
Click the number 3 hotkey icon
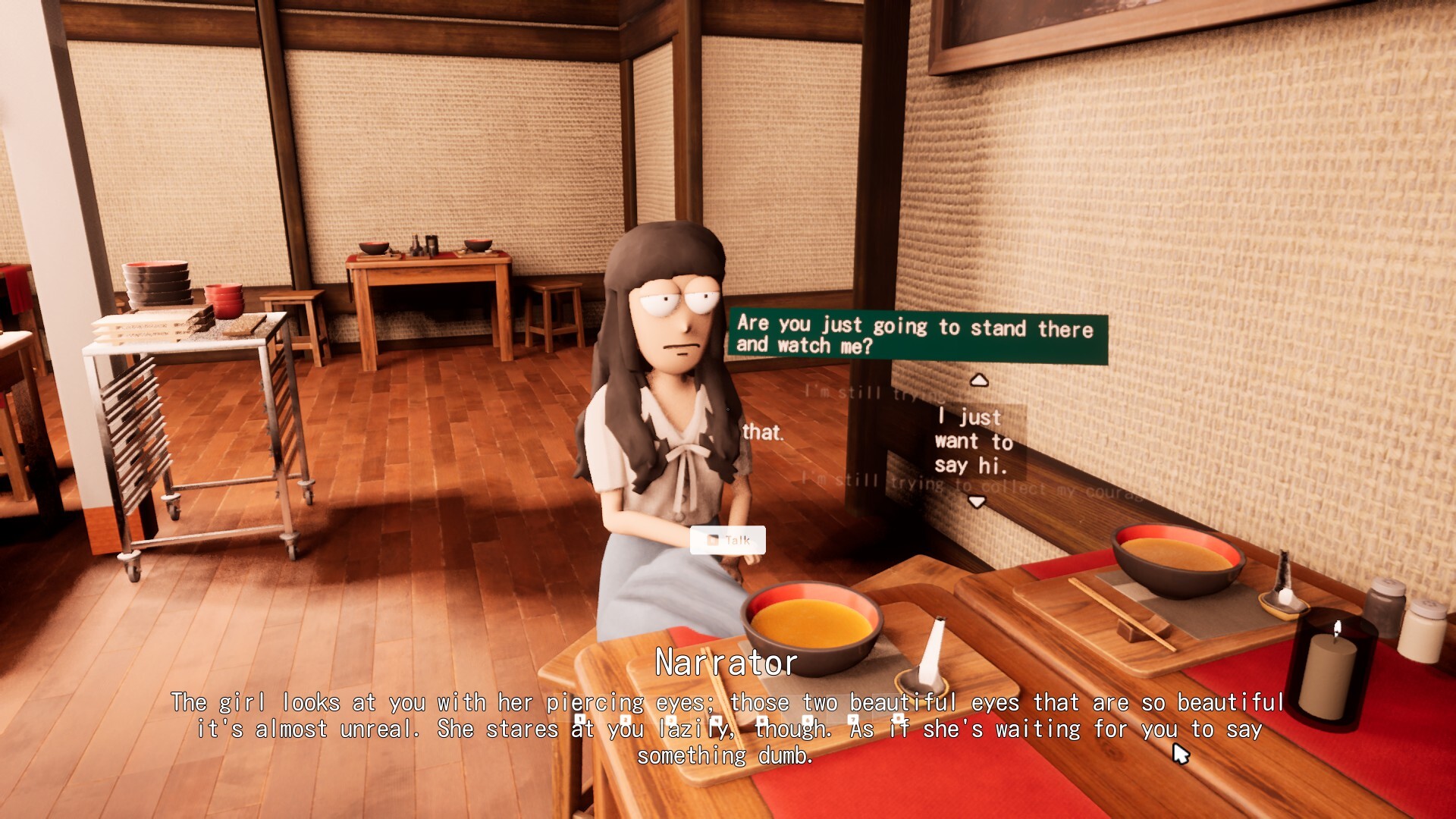[x=672, y=719]
